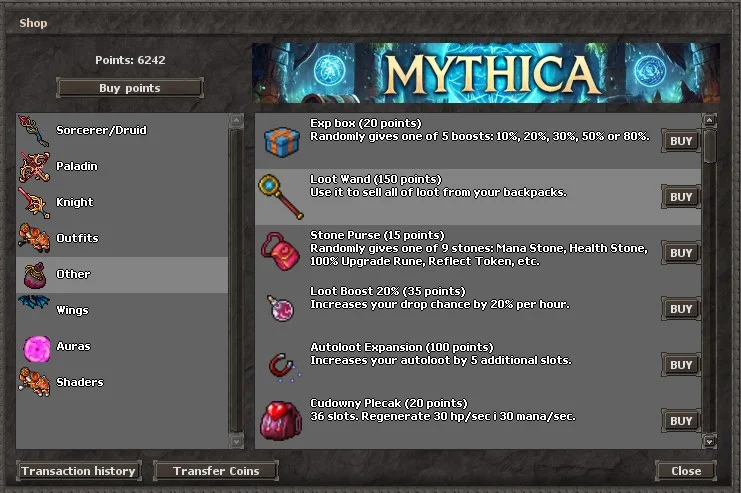Buy the Exp box
741x493 pixels.
681,141
